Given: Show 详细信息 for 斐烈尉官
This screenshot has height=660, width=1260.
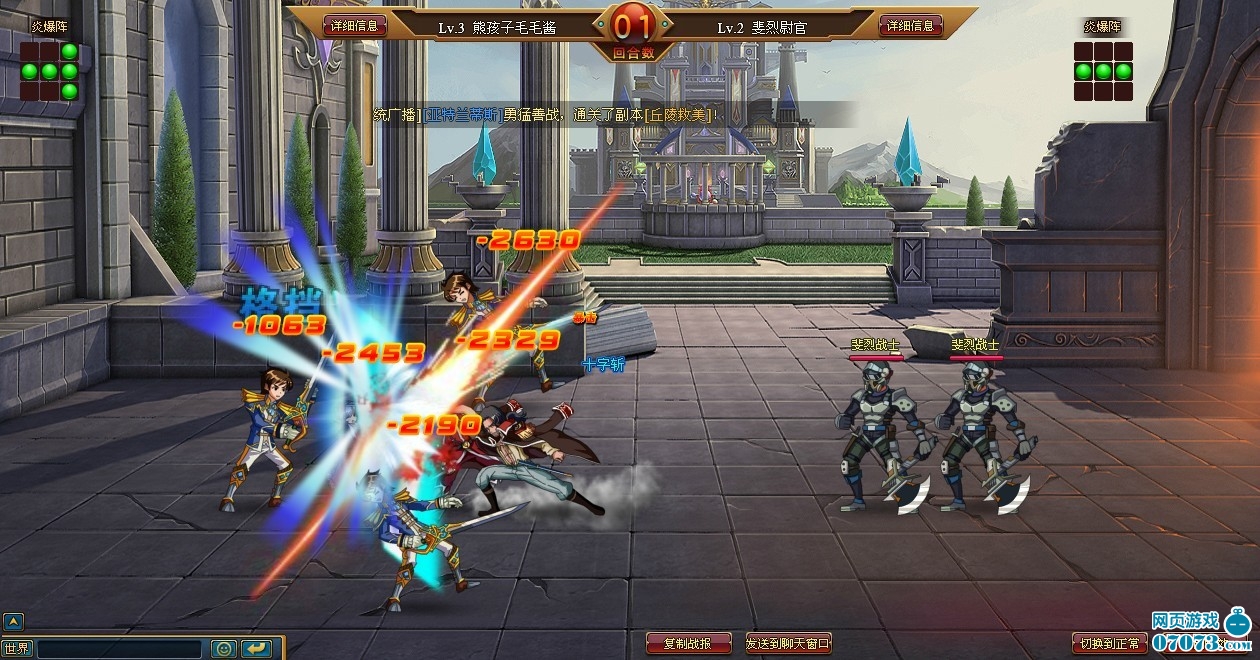Looking at the screenshot, I should pos(910,25).
